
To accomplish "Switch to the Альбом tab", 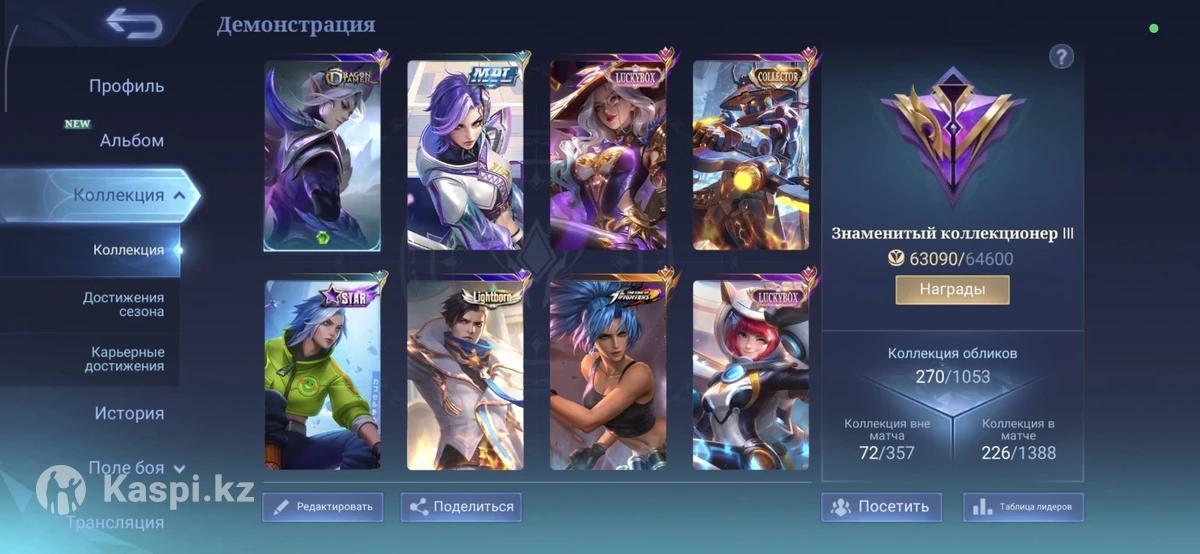I will [131, 141].
